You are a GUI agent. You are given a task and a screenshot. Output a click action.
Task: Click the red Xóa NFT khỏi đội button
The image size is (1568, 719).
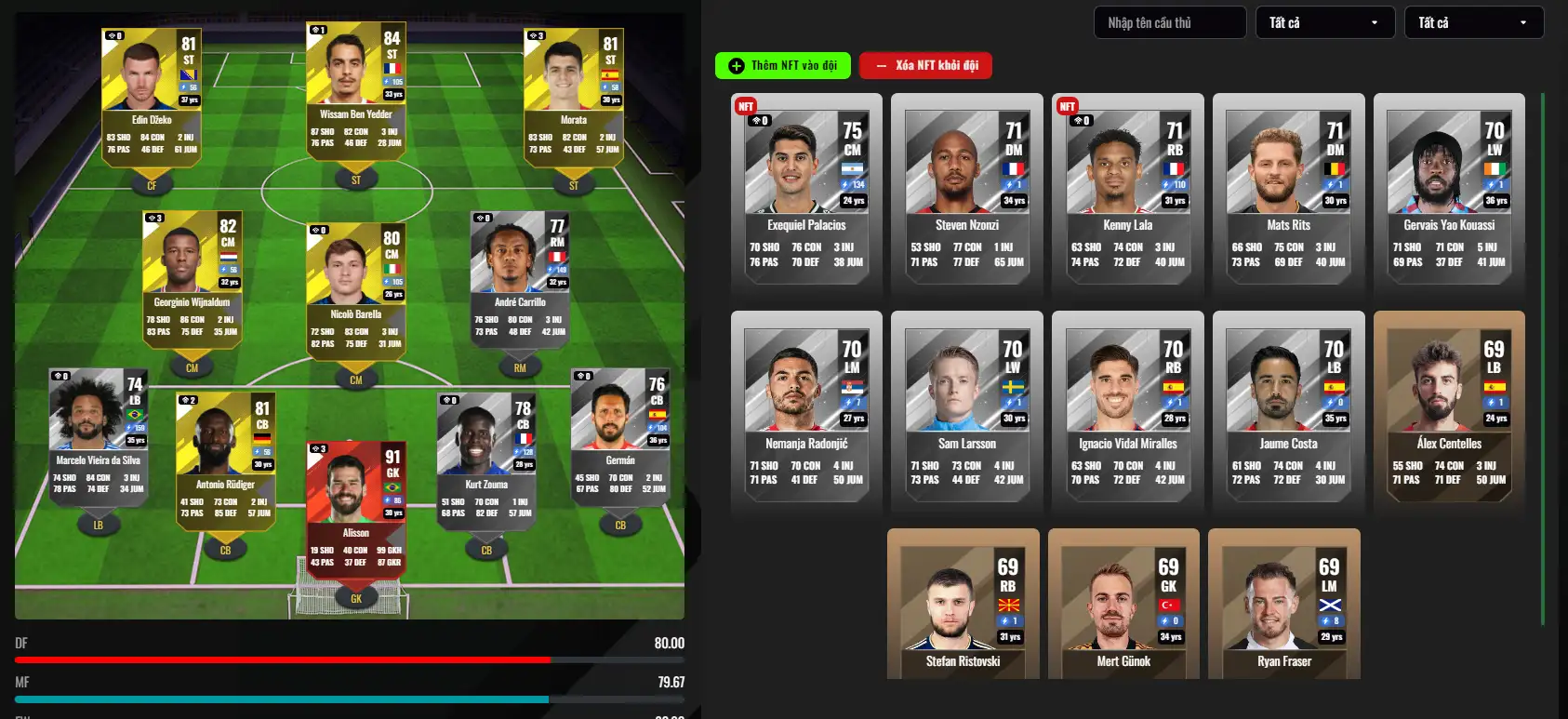pyautogui.click(x=925, y=65)
